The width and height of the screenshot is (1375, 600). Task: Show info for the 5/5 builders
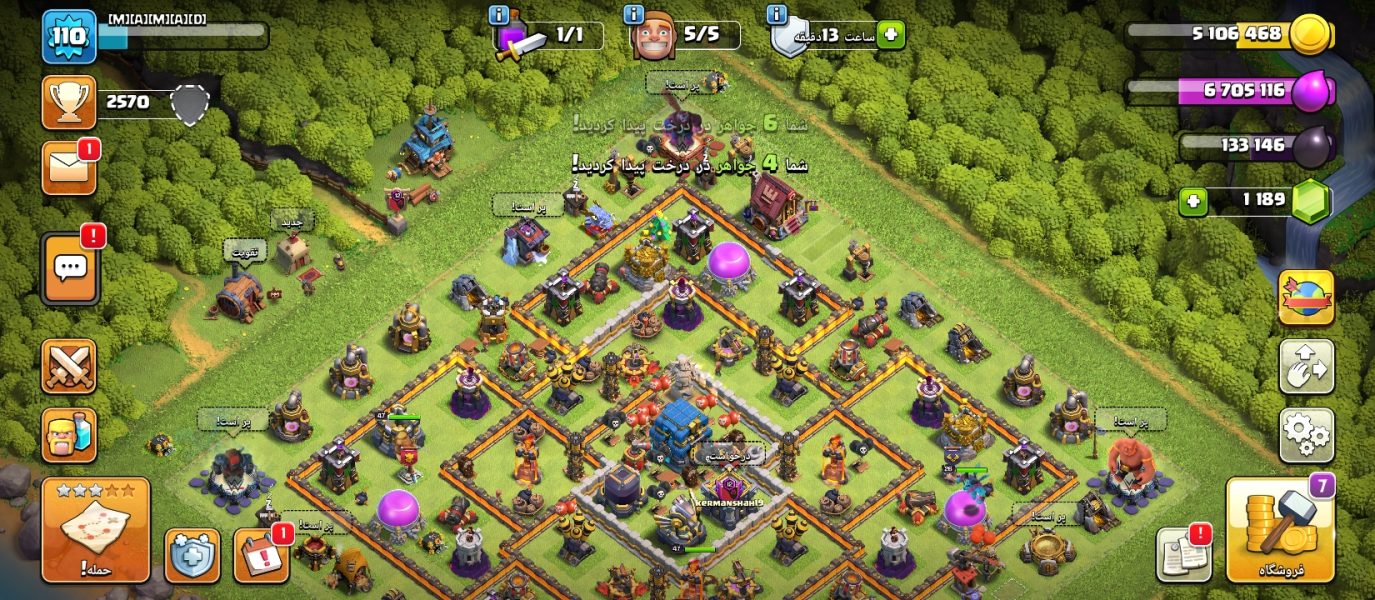tap(633, 14)
